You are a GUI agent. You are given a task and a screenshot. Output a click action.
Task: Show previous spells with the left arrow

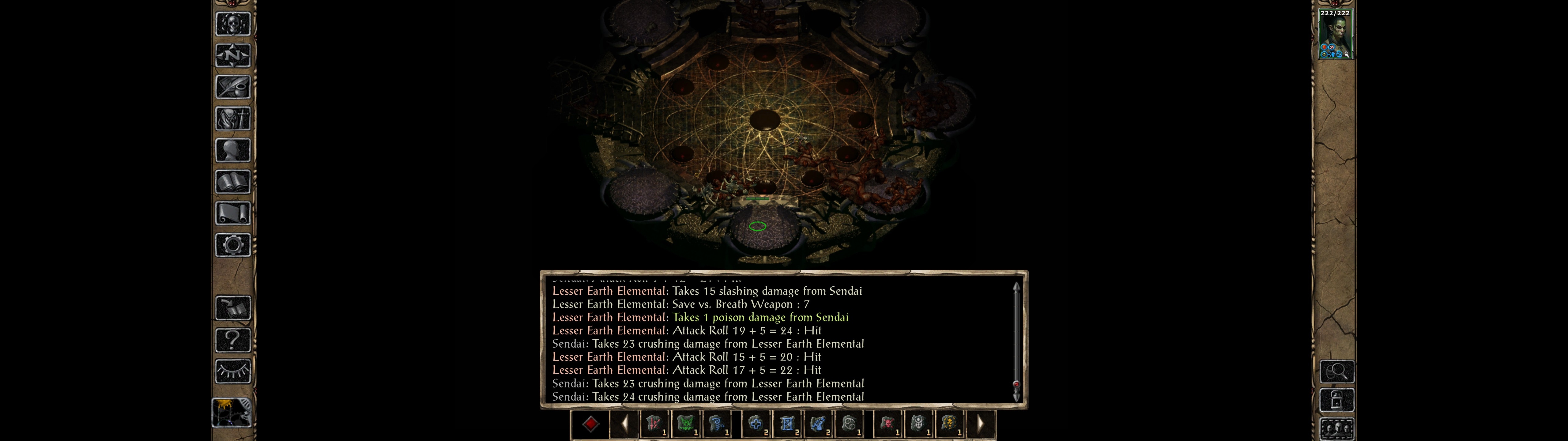click(x=624, y=424)
